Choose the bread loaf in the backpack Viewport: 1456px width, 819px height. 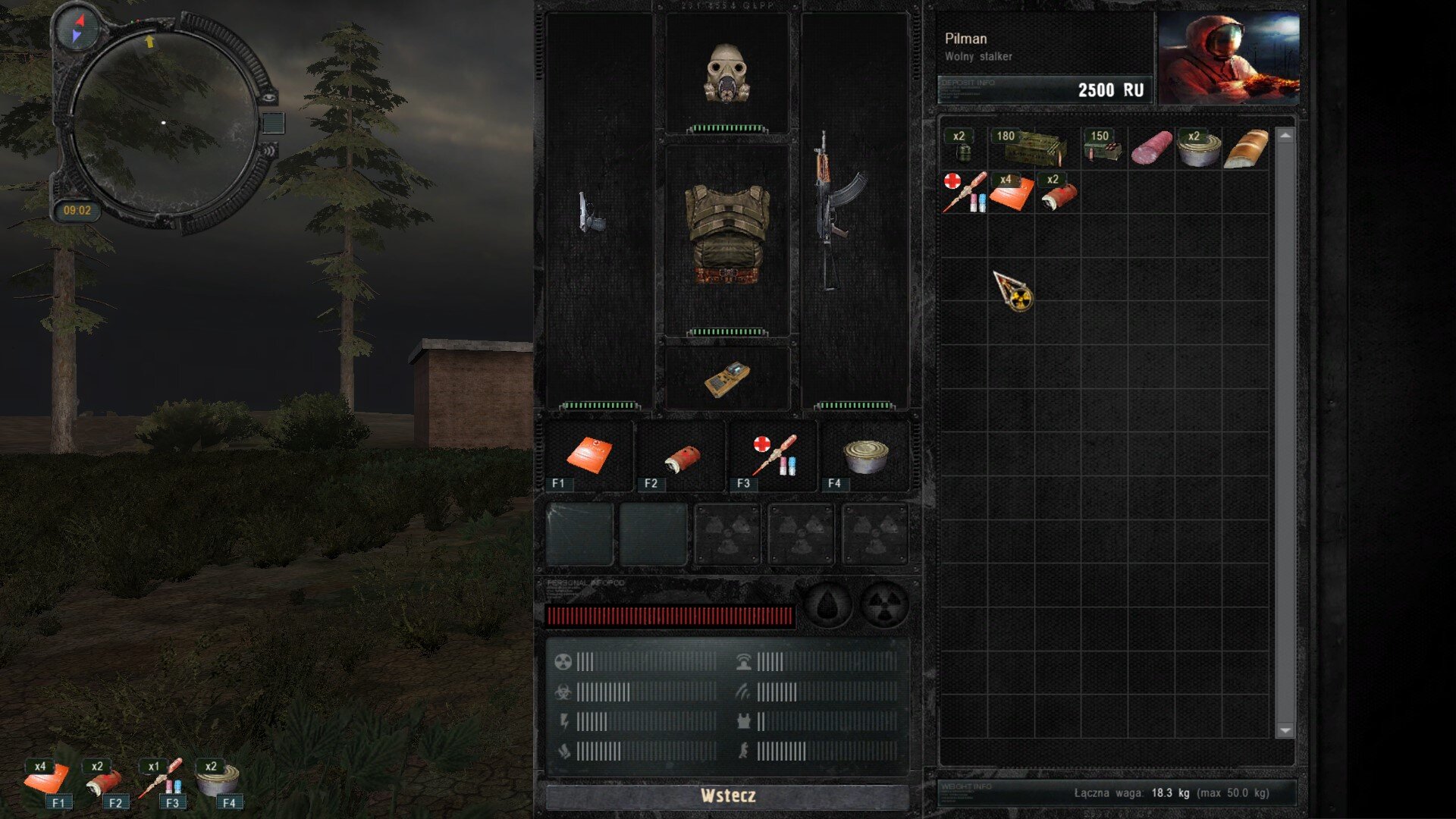click(1246, 149)
